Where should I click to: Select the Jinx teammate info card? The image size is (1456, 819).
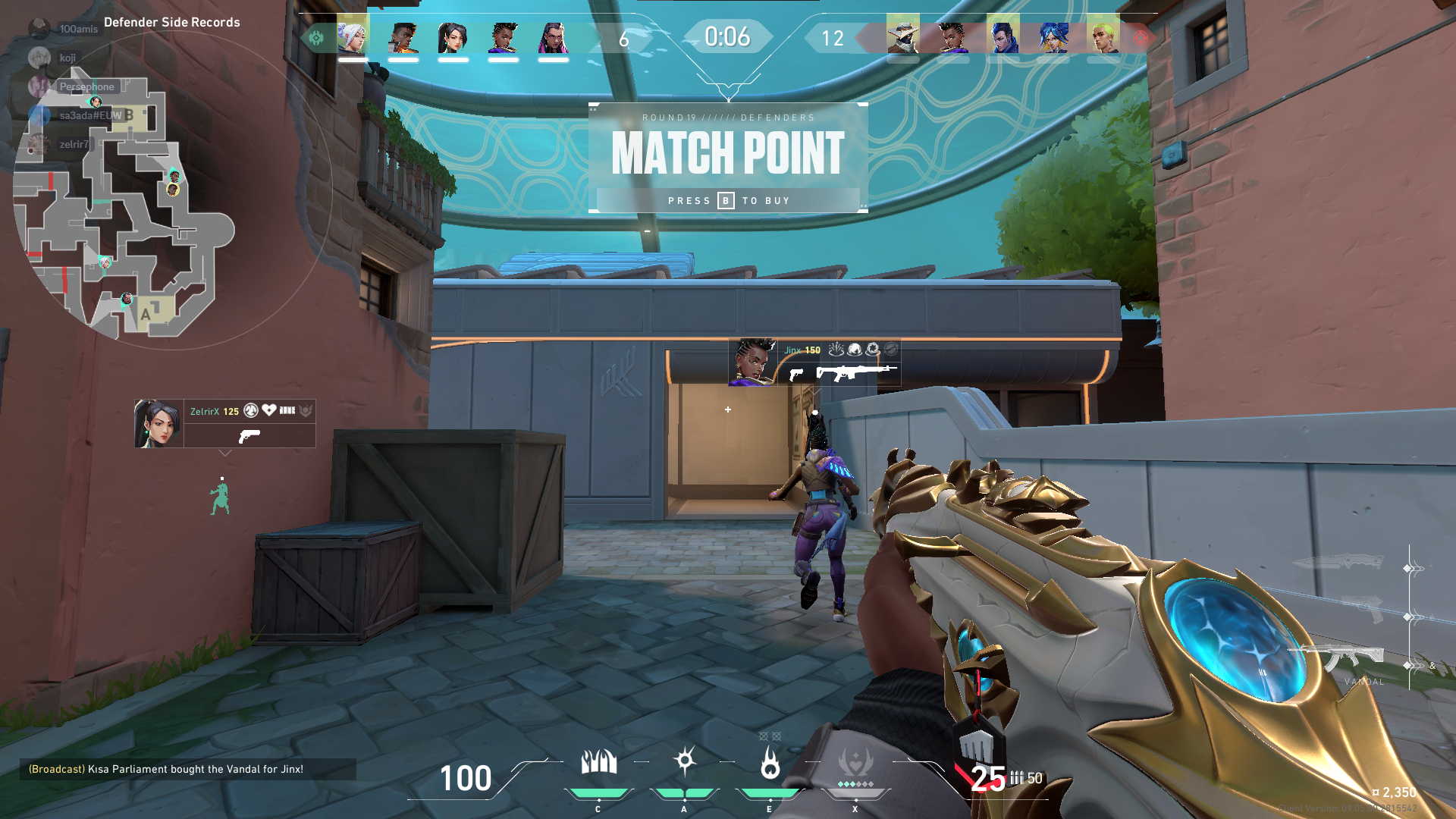(814, 362)
